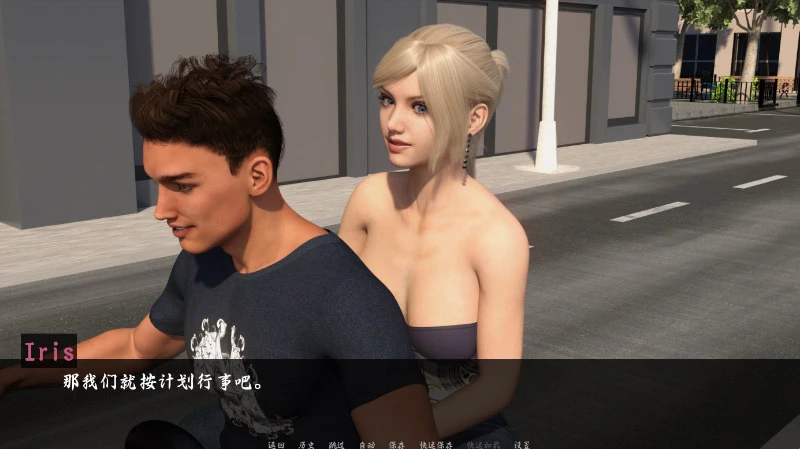
Task: Toggle 自动 (Auto) text advance
Action: coord(367,443)
